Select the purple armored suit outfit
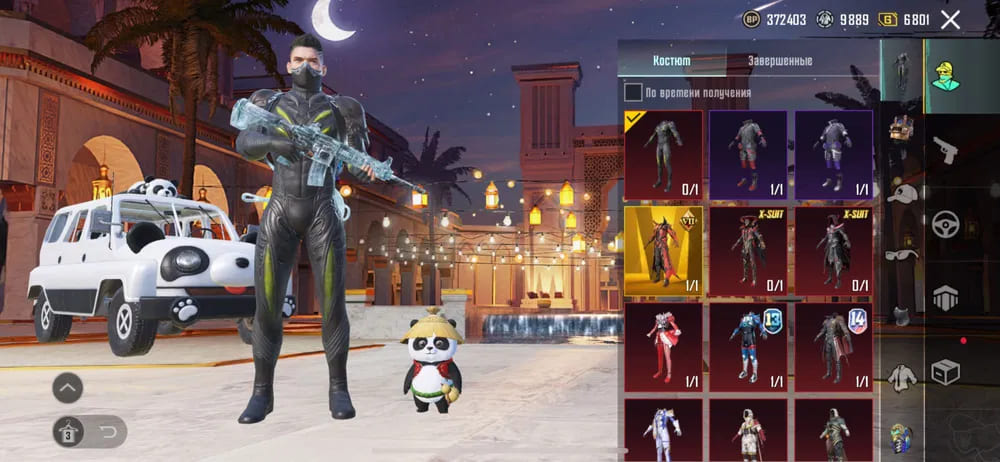This screenshot has width=1000, height=462. point(833,154)
